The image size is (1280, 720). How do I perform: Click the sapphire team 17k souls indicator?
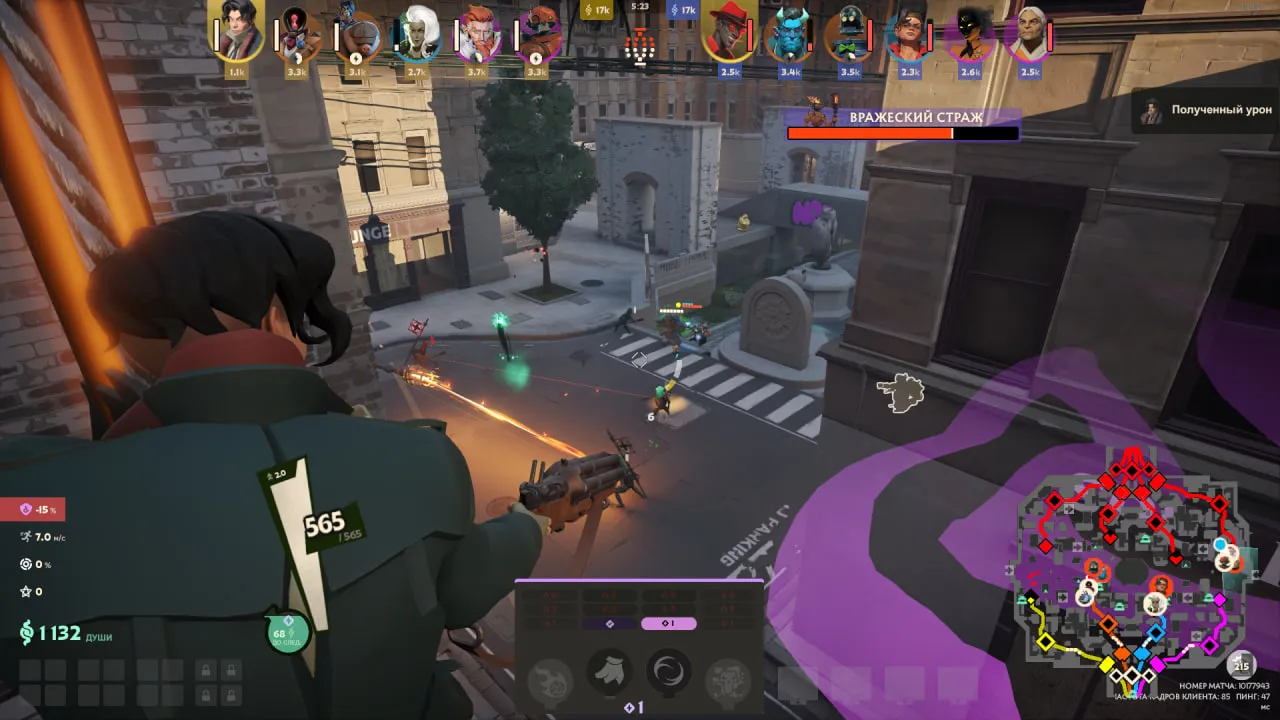tap(683, 10)
